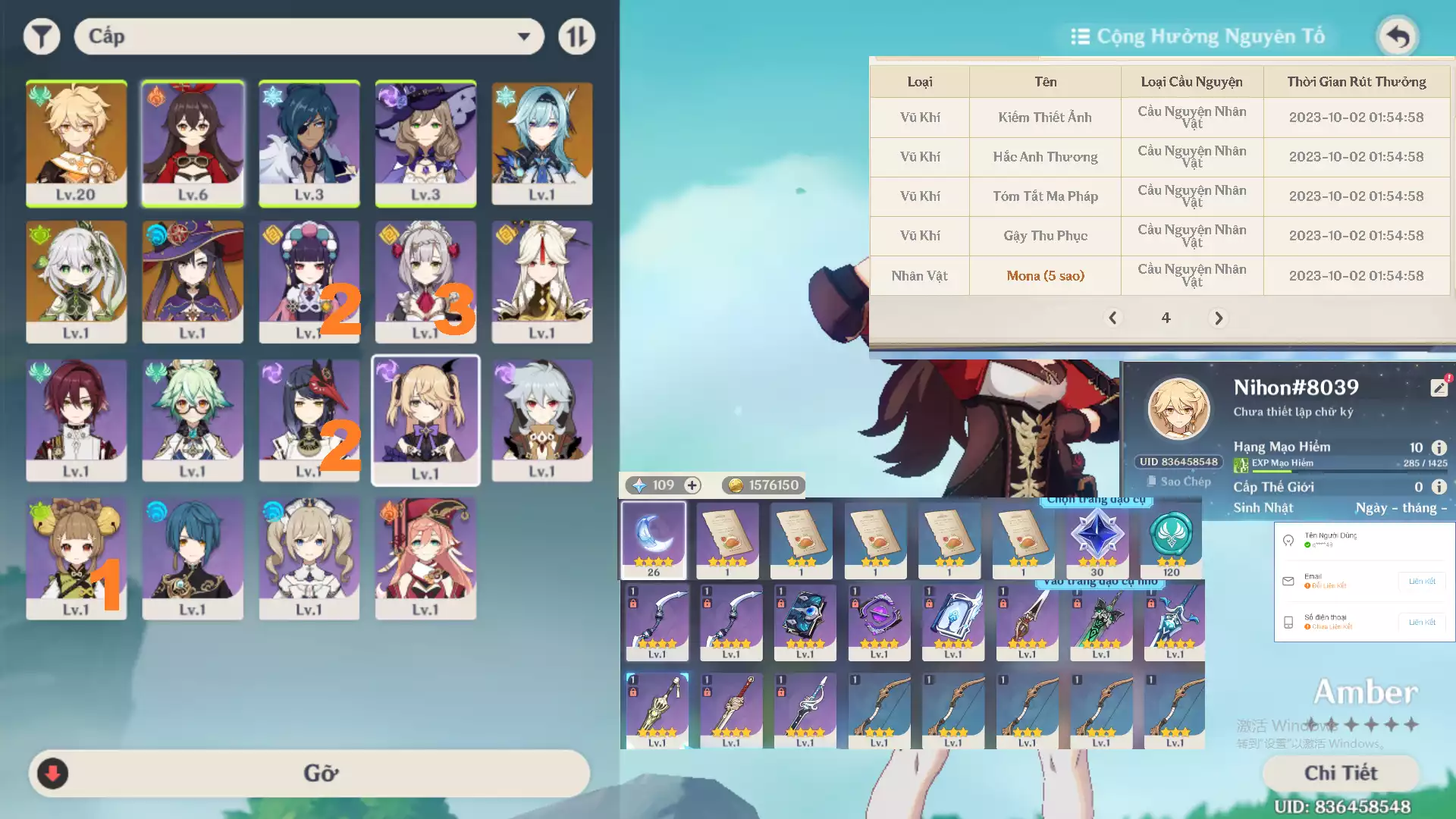Click the Sao Chép copy icon under the UID
This screenshot has height=819, width=1456.
click(1152, 480)
